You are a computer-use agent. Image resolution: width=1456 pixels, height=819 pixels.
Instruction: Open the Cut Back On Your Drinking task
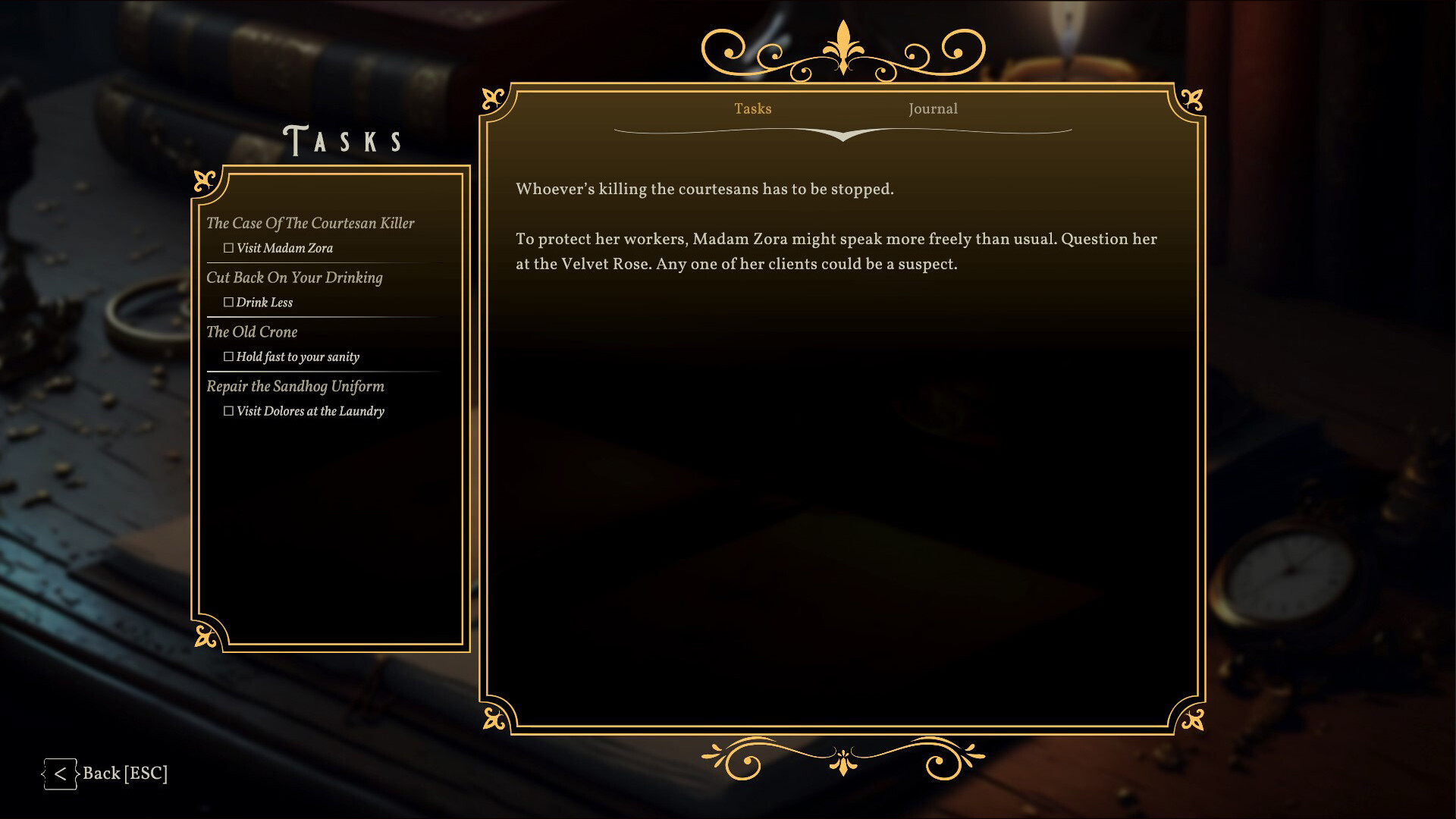pyautogui.click(x=294, y=278)
